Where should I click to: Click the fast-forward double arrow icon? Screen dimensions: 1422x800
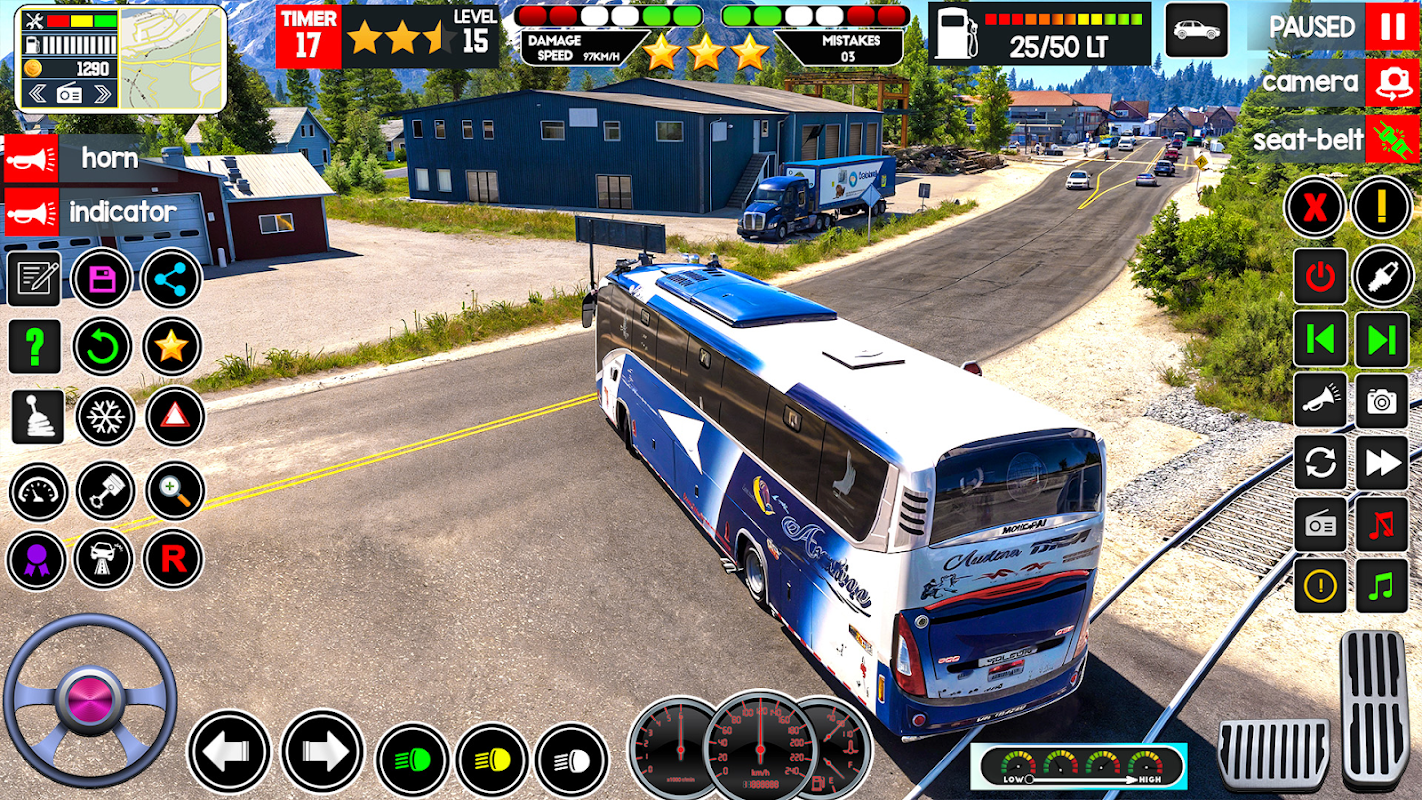1382,463
